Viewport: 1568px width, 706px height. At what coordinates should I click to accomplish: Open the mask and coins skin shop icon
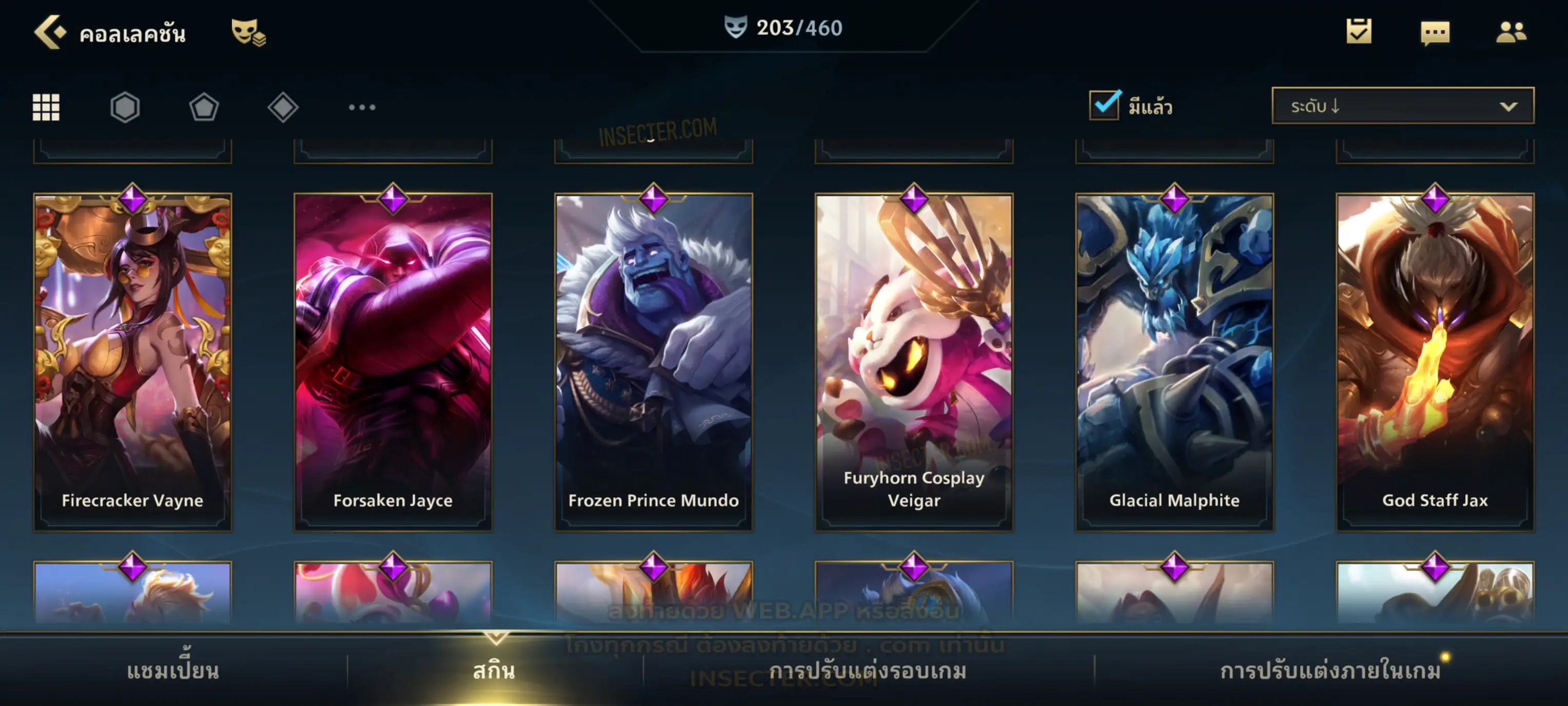(x=248, y=32)
